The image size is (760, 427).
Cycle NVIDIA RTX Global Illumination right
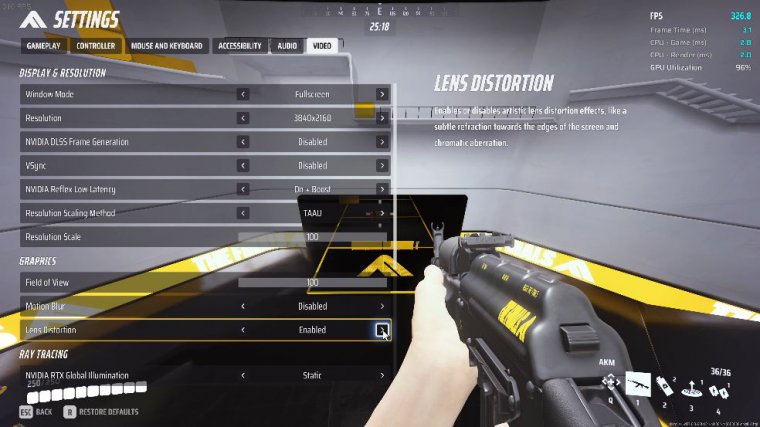pos(382,375)
